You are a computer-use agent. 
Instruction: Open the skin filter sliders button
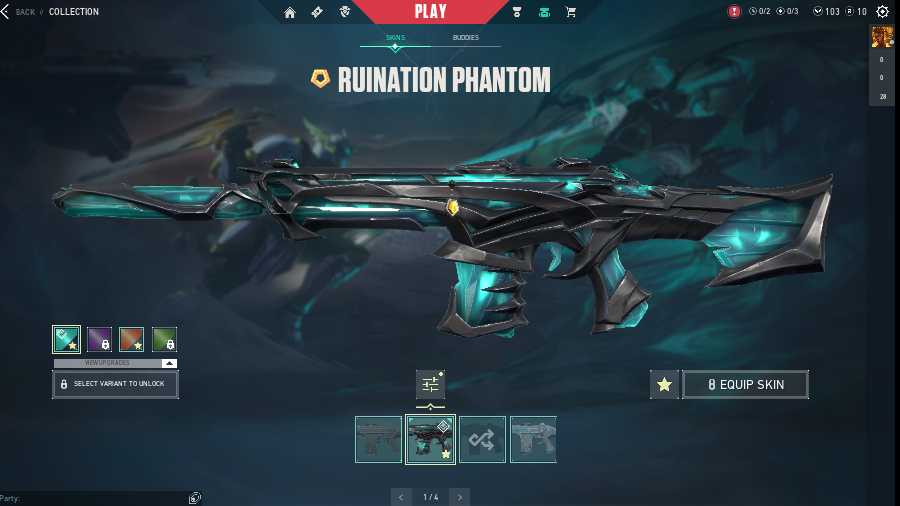(x=430, y=384)
